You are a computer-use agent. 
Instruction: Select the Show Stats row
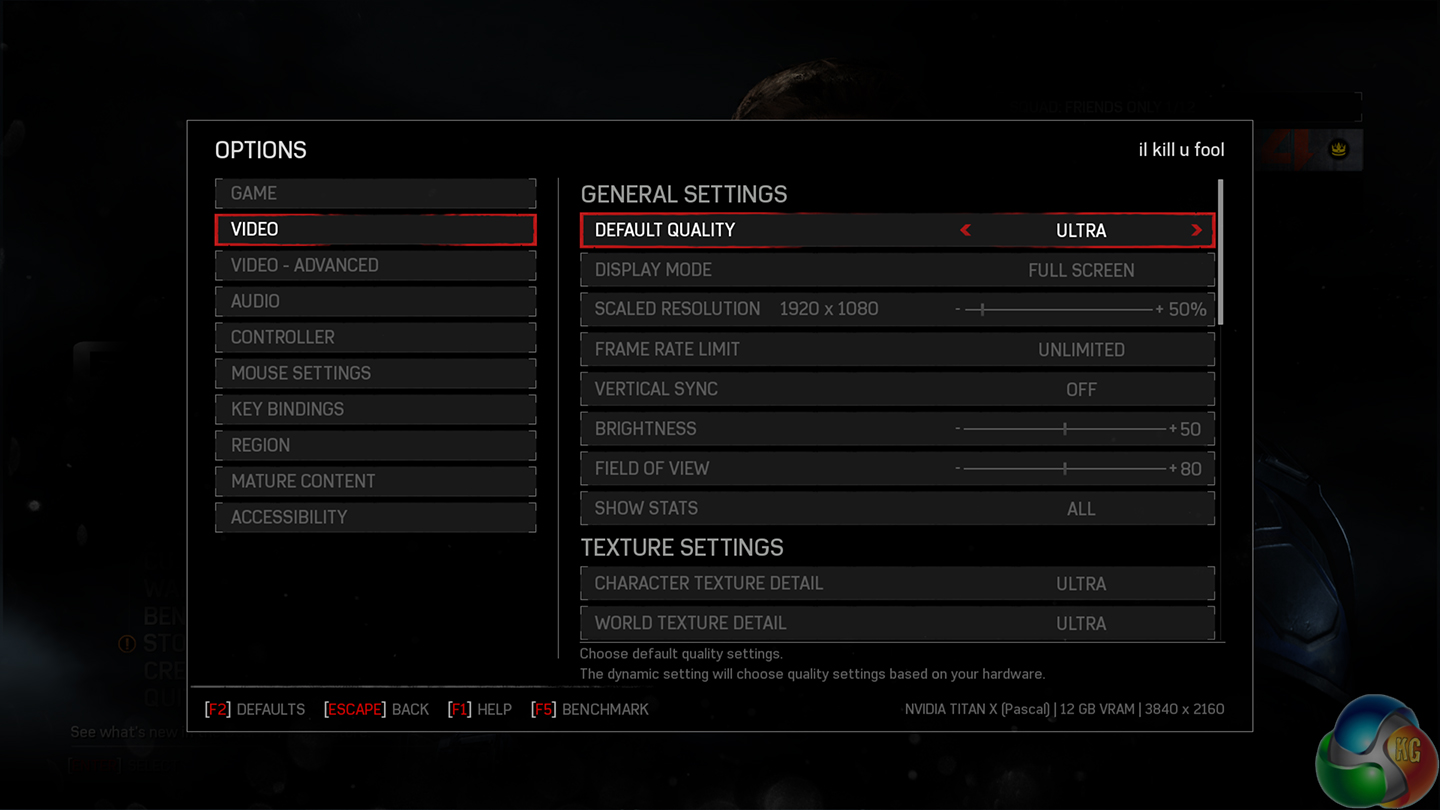[897, 508]
